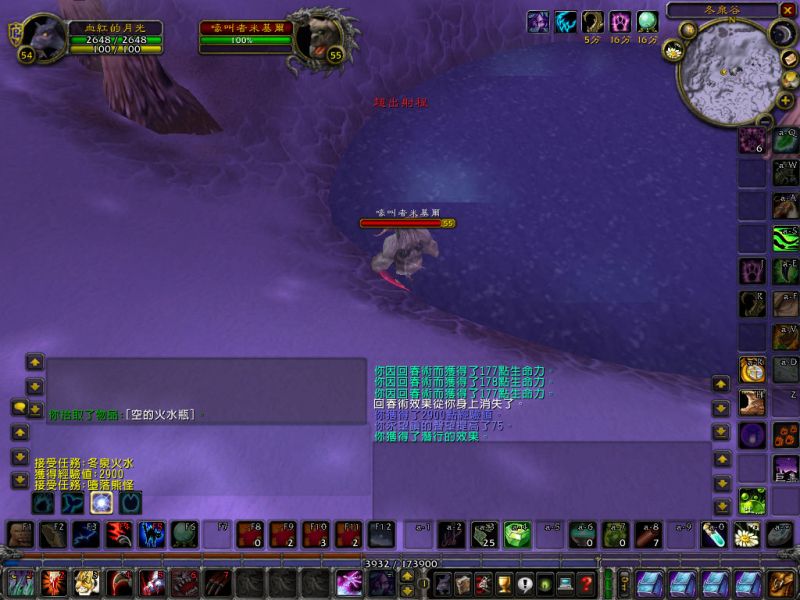Viewport: 800px width, 600px height.
Task: Open the chat menu speech bubble button
Action: pyautogui.click(x=19, y=407)
